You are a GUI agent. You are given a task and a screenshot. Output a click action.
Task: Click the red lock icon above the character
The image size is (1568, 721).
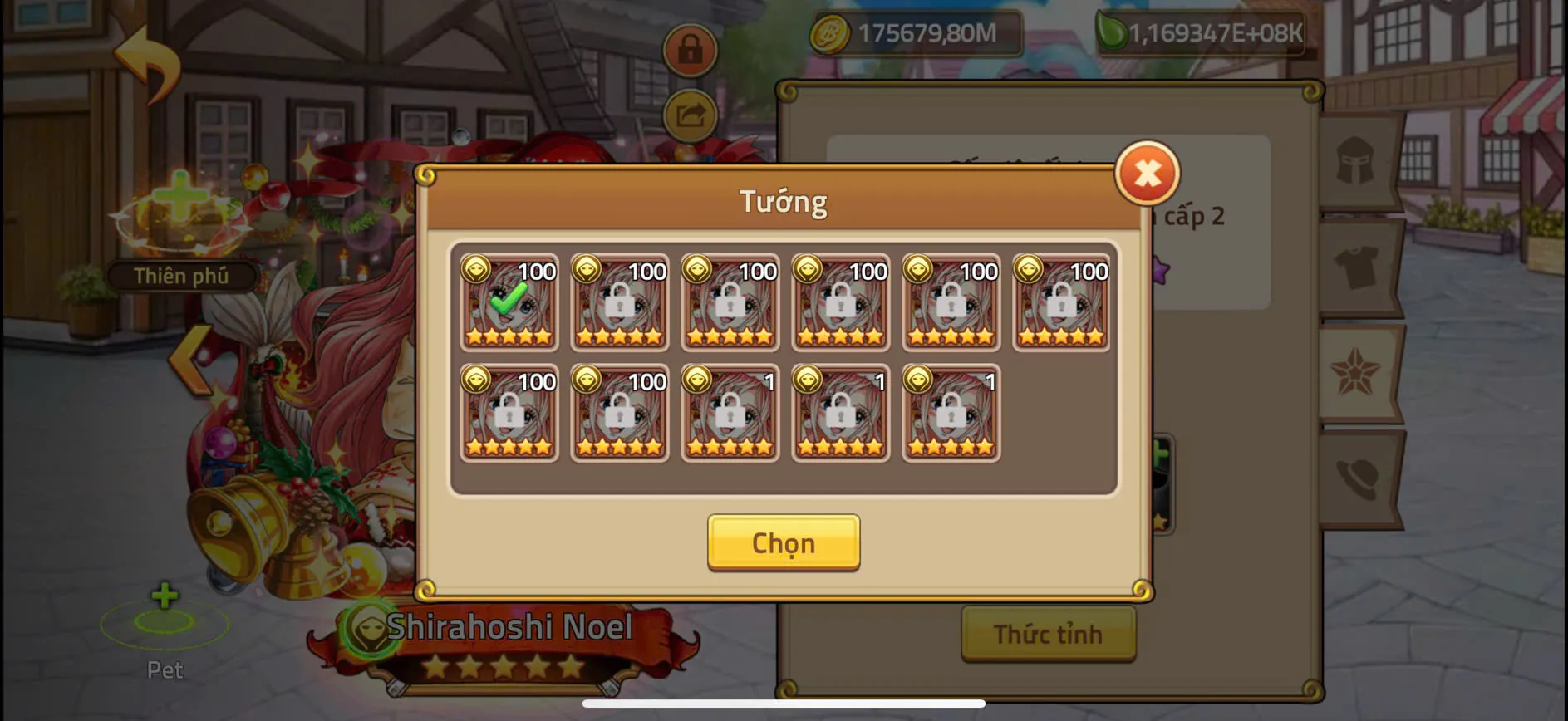coord(689,51)
